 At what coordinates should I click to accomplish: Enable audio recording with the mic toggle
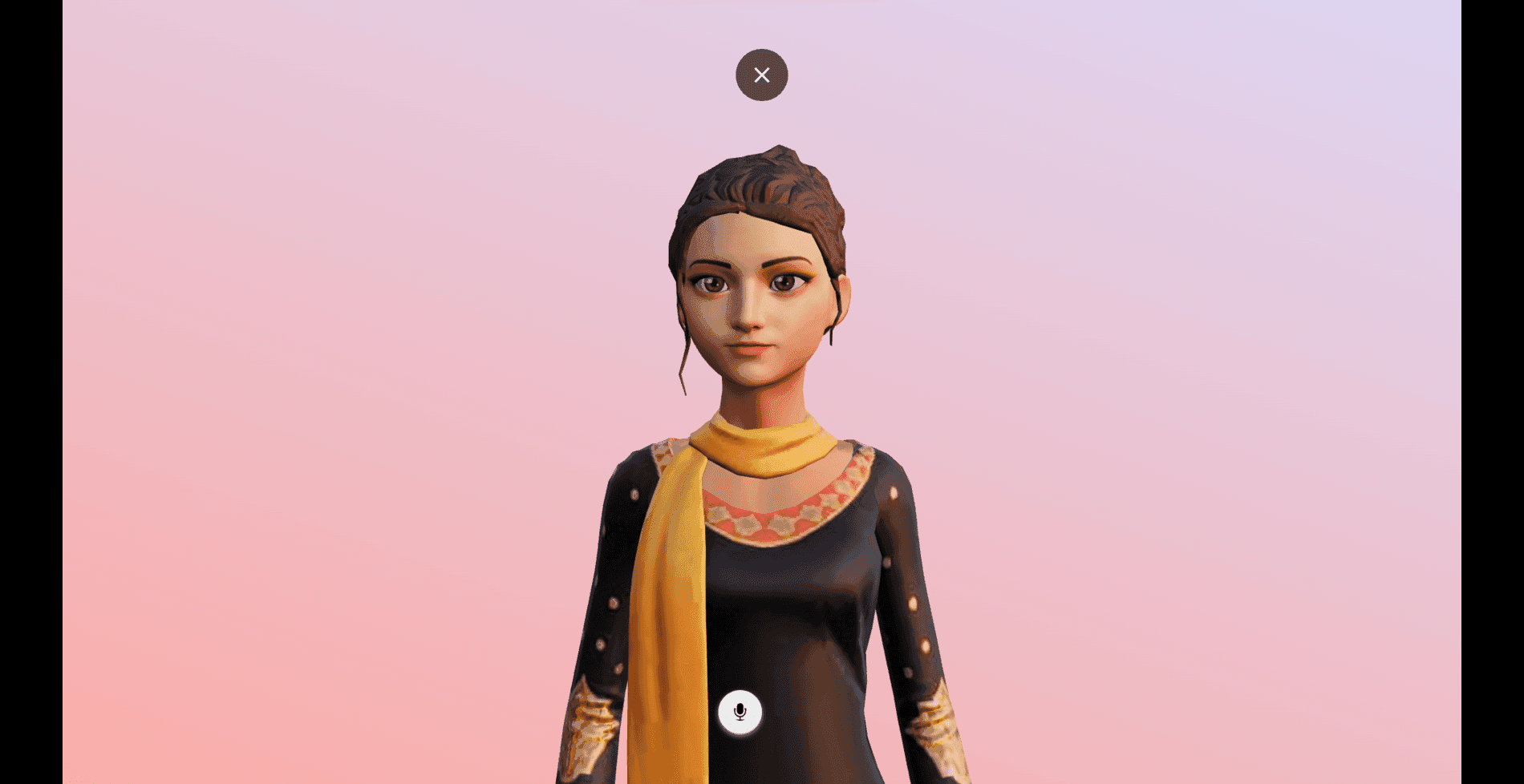click(739, 713)
